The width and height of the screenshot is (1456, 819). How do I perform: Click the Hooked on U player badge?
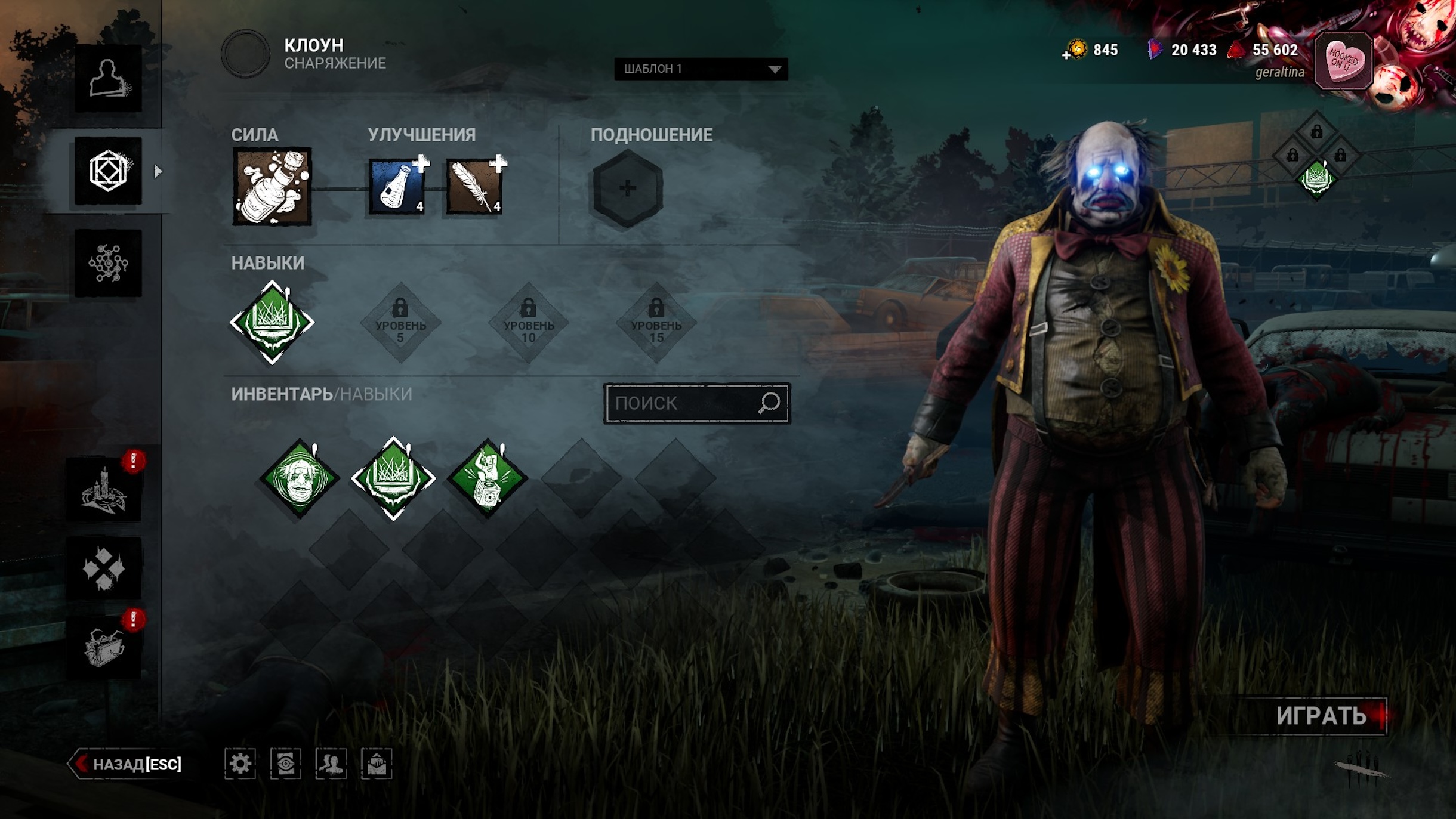(x=1343, y=61)
